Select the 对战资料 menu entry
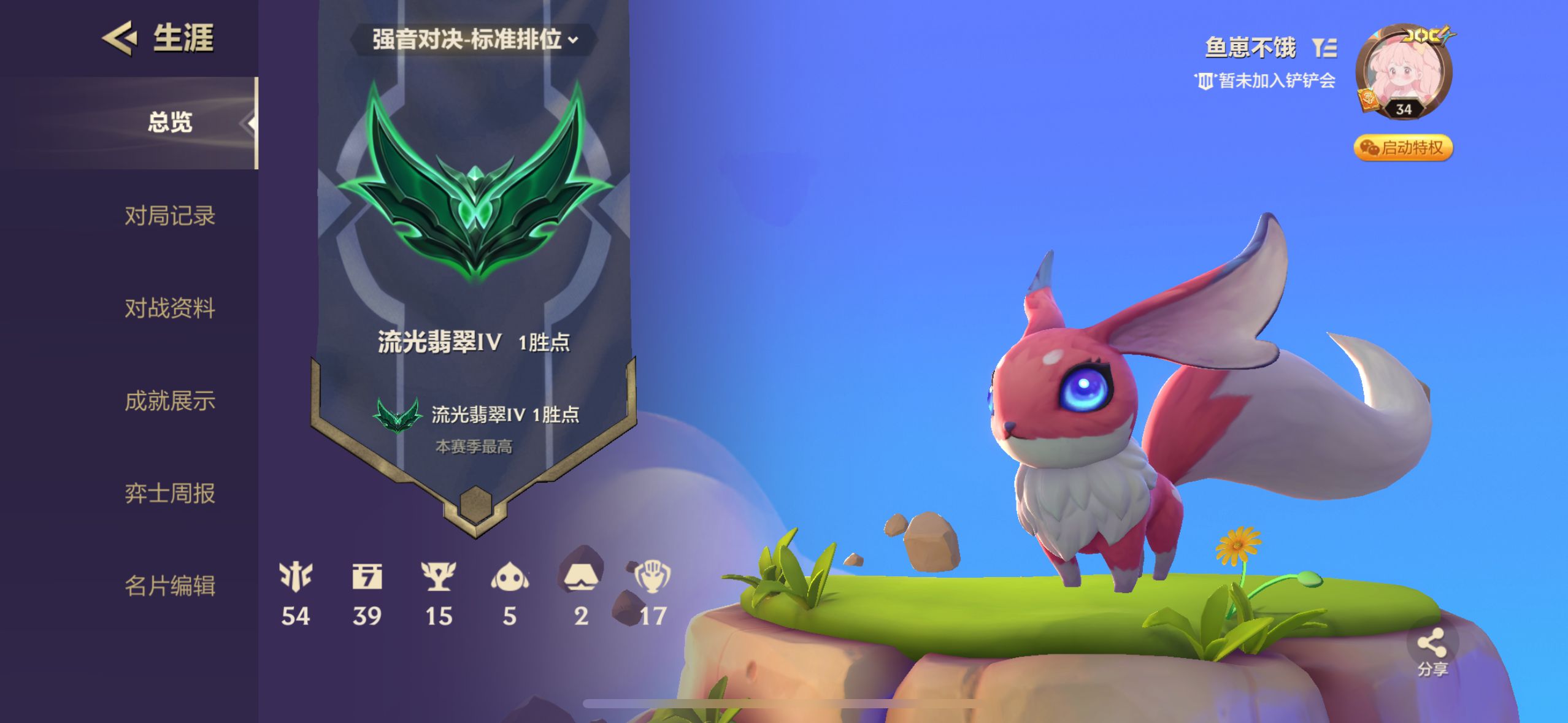The height and width of the screenshot is (723, 1568). 172,308
